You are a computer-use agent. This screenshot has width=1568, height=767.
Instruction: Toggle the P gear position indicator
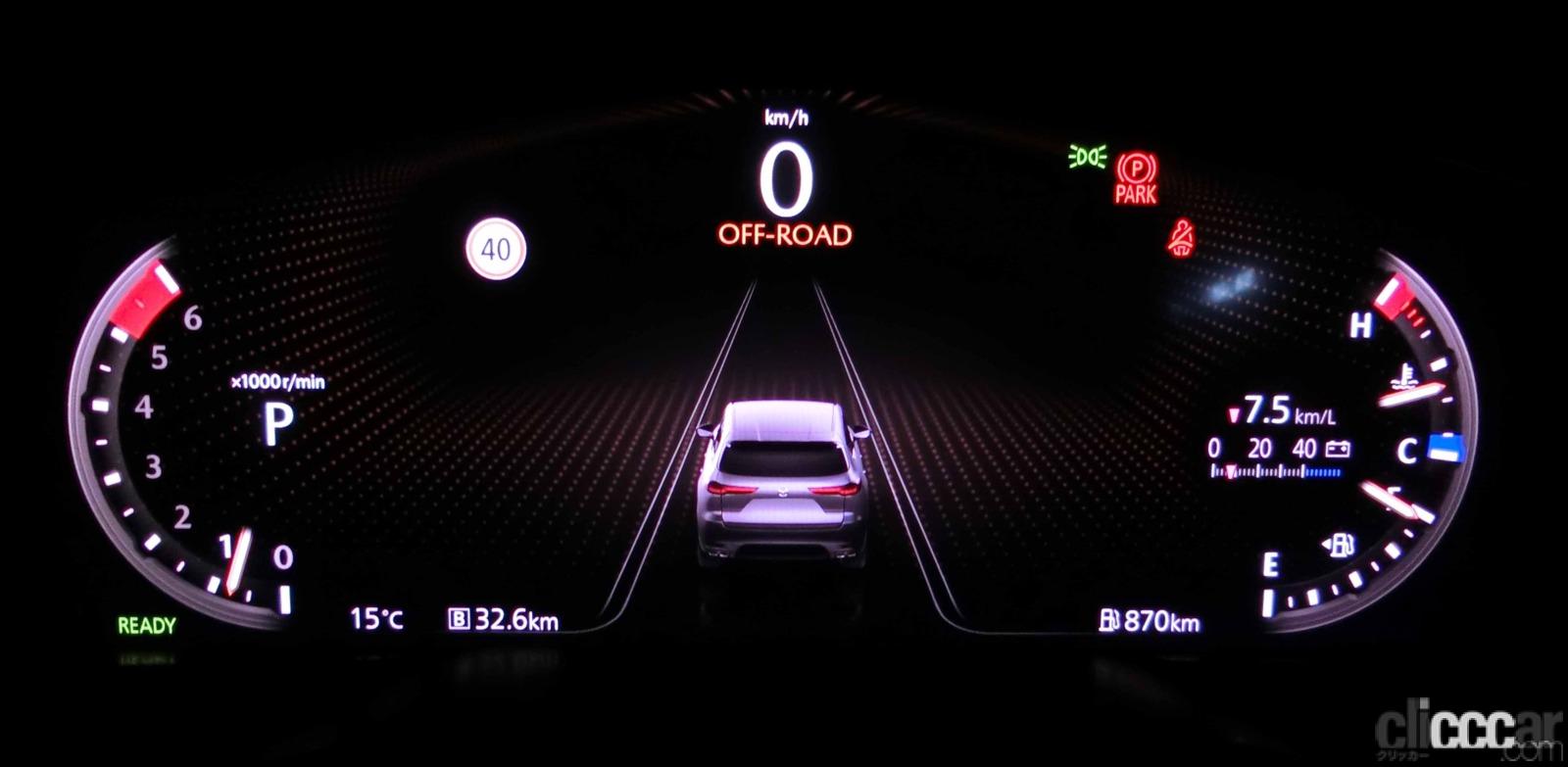click(278, 423)
